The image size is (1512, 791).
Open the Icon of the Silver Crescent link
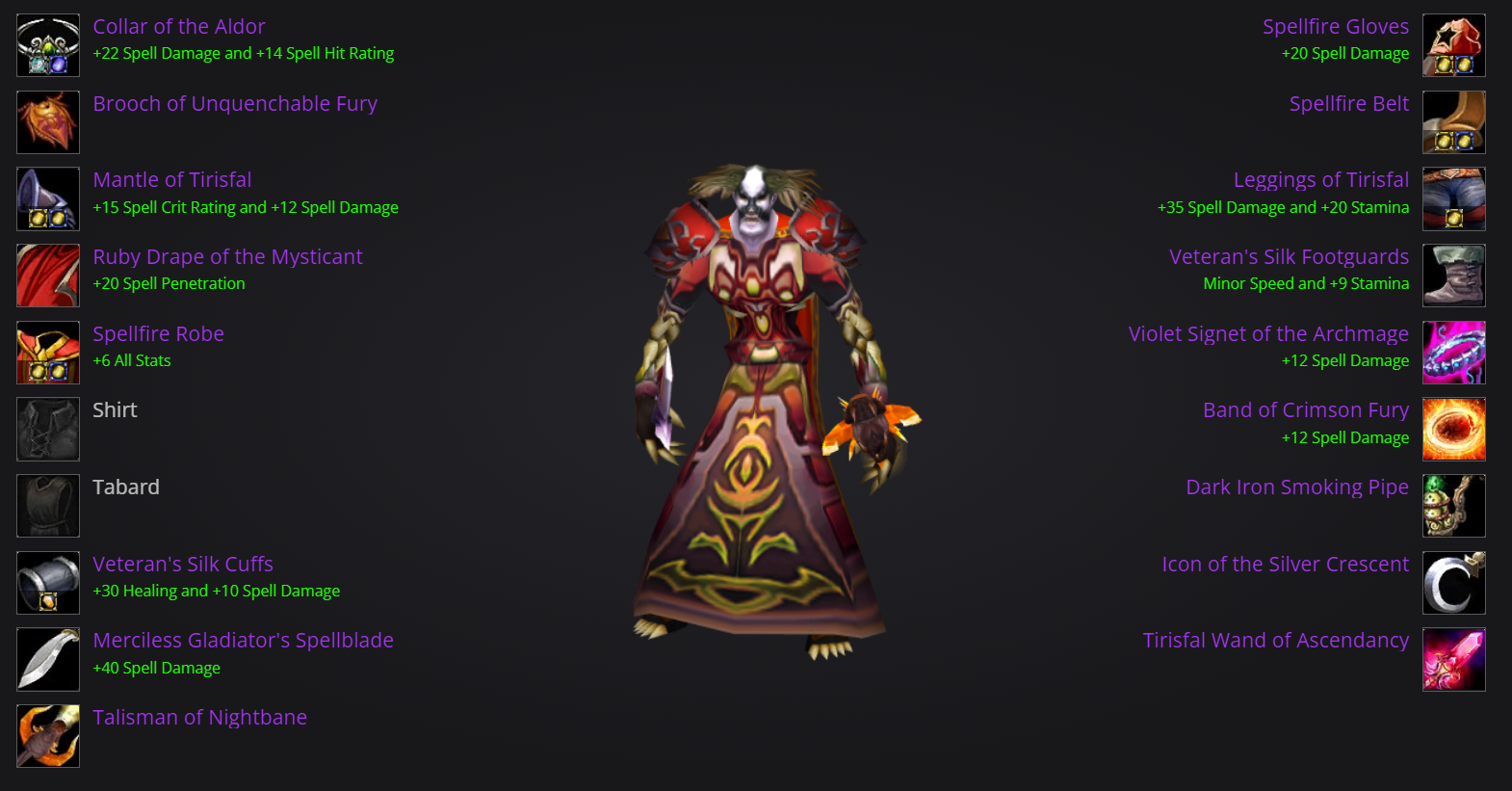[x=1285, y=564]
